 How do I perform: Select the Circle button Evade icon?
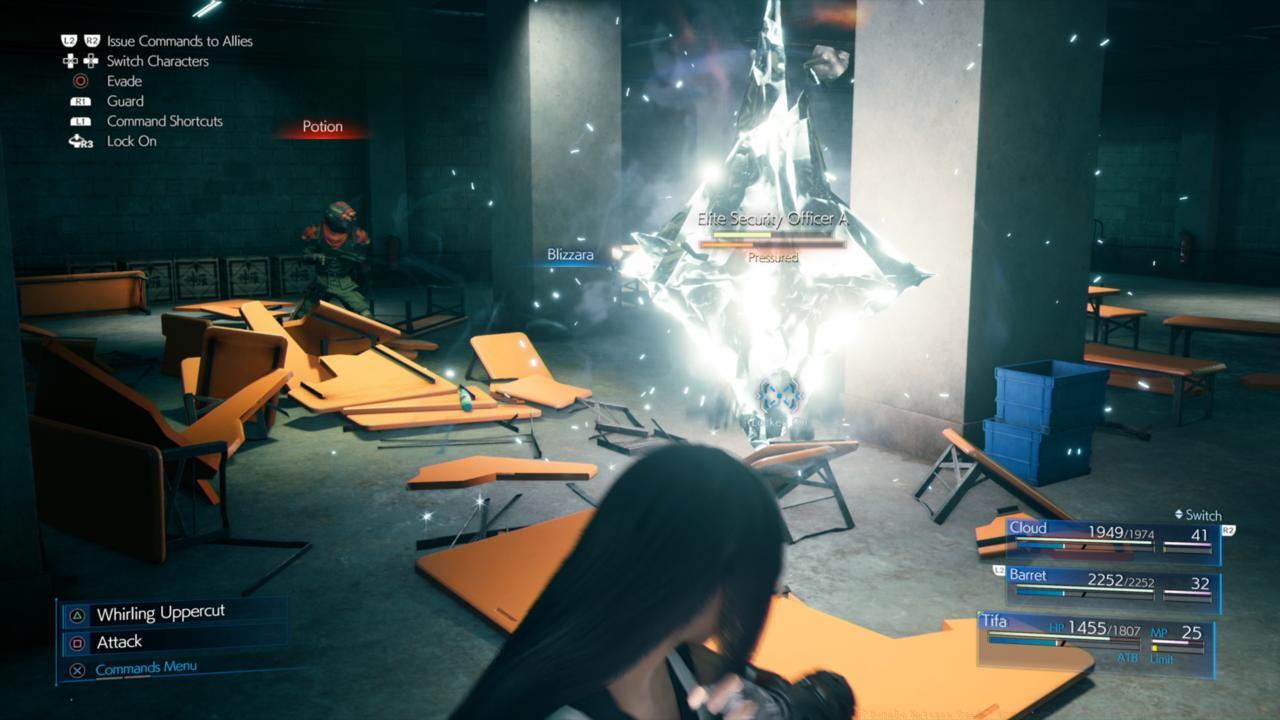tap(81, 81)
